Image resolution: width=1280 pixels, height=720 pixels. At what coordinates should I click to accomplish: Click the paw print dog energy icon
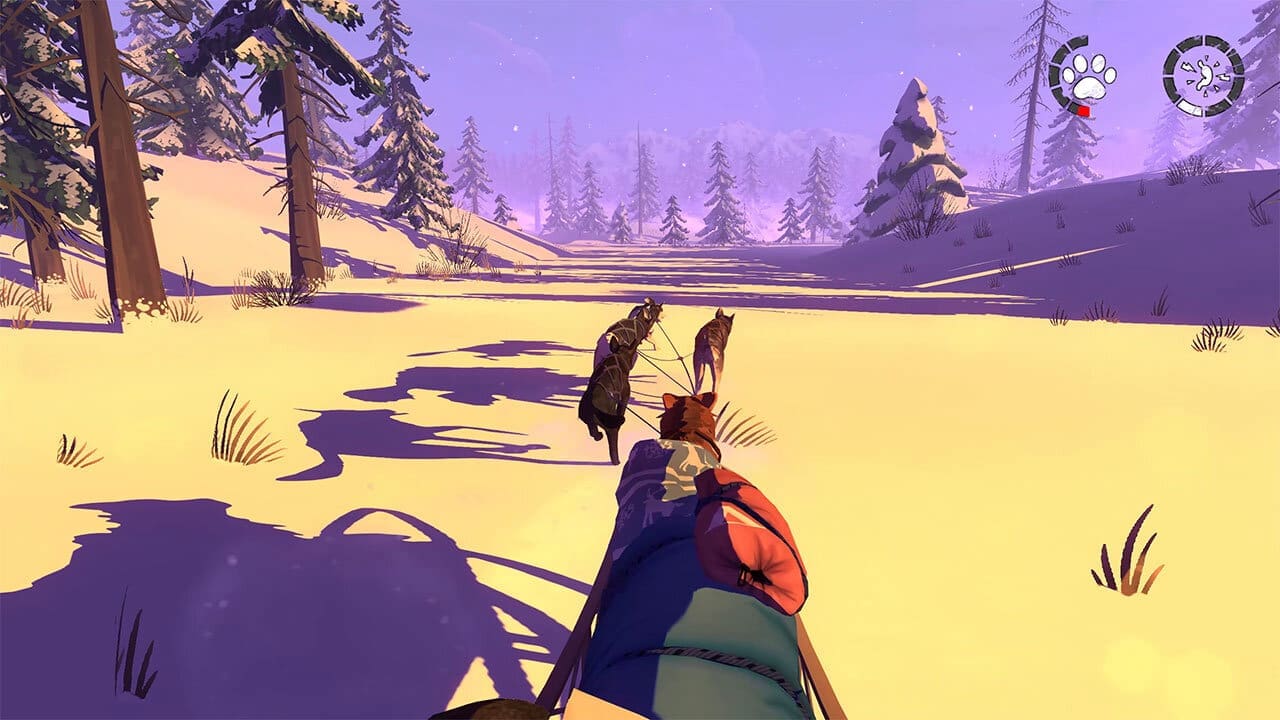tap(1087, 74)
